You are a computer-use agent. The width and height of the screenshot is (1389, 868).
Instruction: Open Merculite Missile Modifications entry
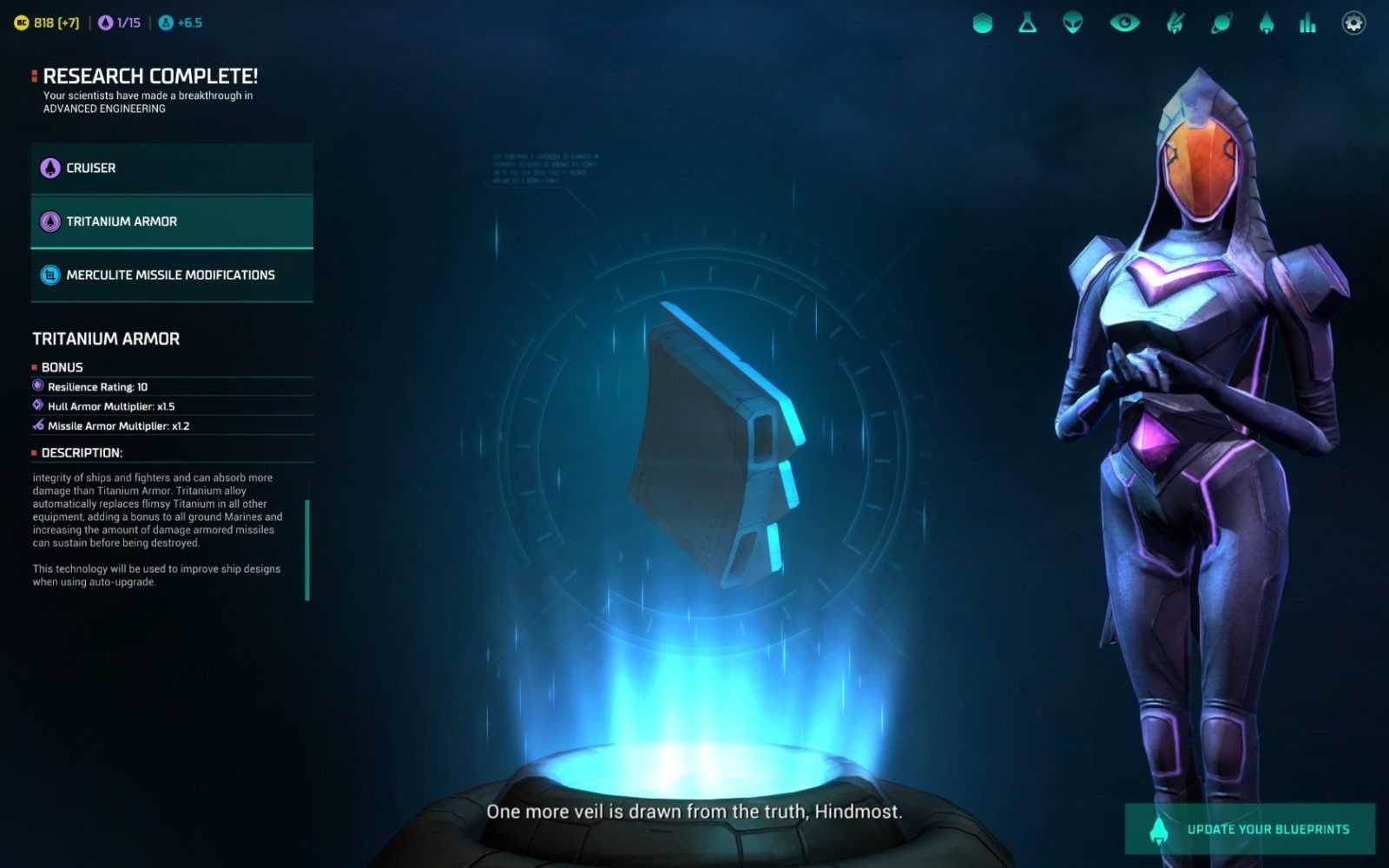(172, 275)
